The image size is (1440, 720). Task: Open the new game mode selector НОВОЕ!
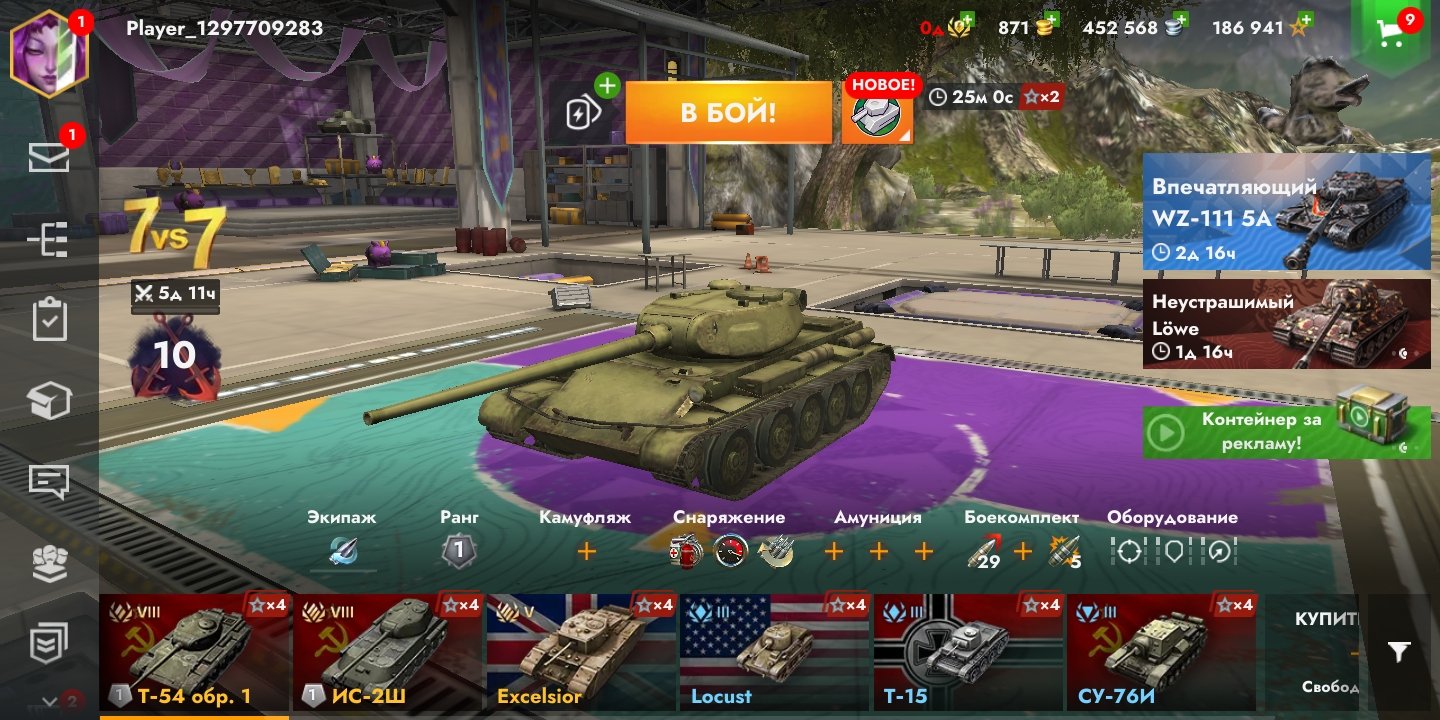tap(877, 113)
